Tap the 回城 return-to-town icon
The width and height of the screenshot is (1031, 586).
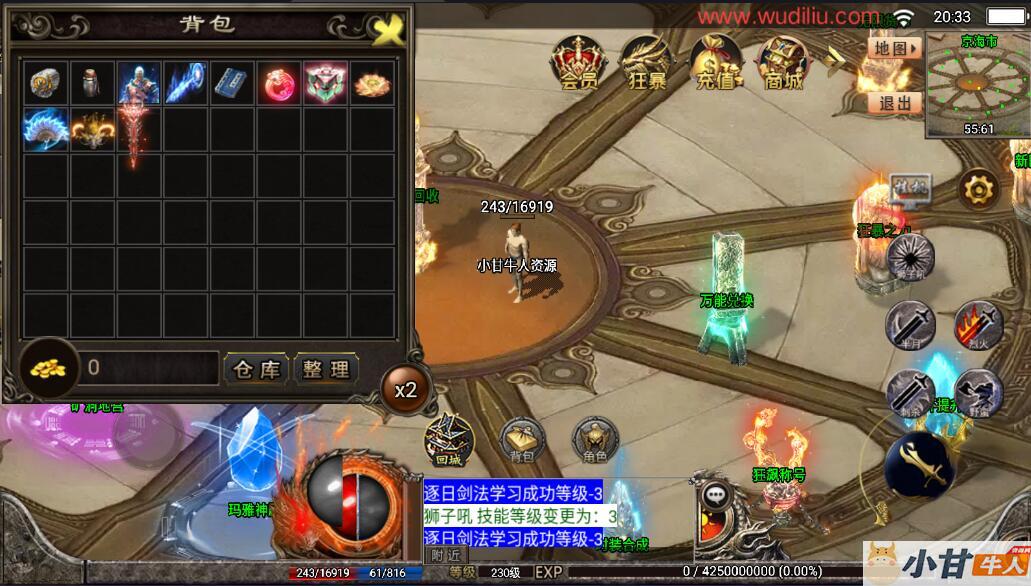(447, 438)
